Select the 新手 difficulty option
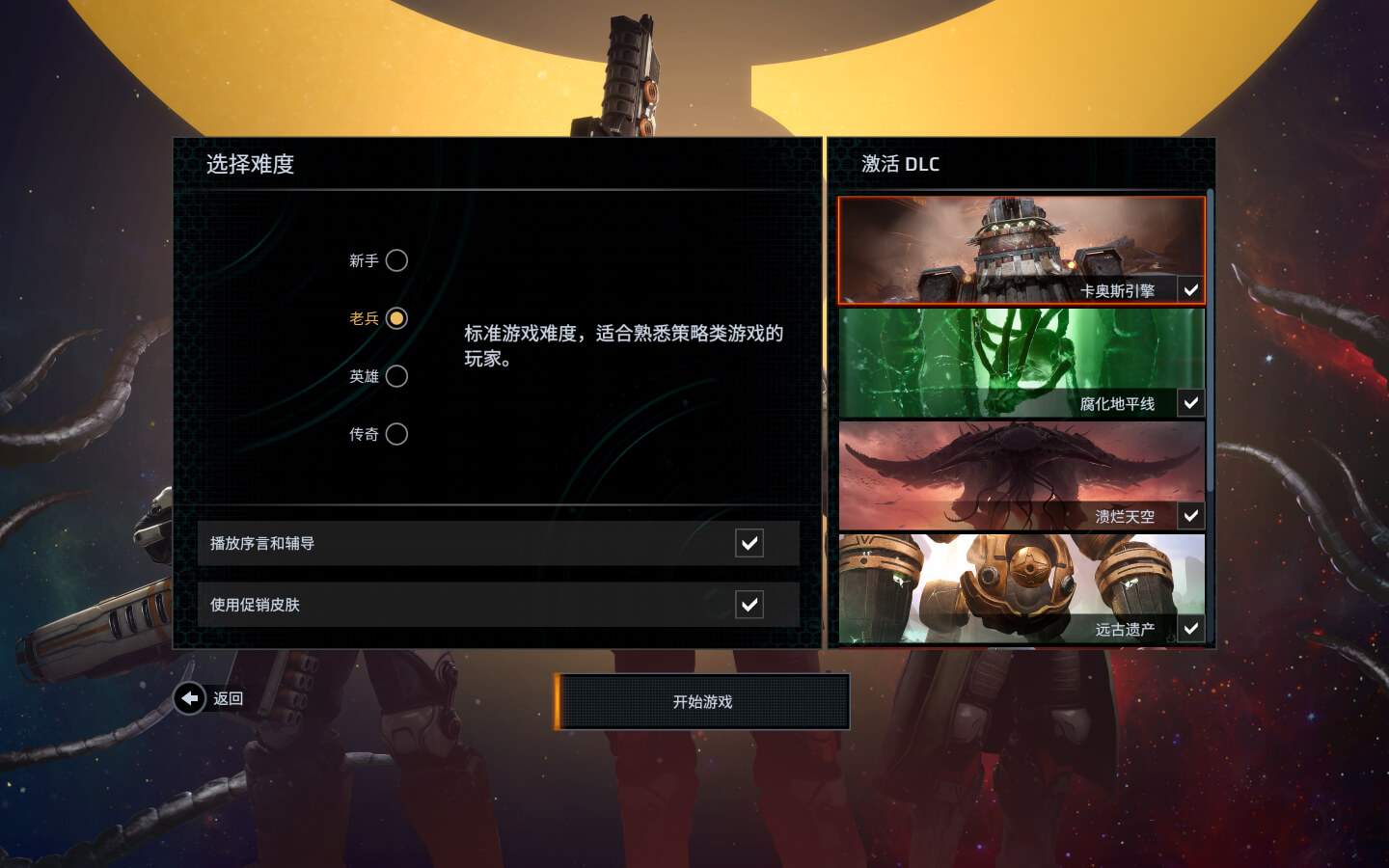The height and width of the screenshot is (868, 1389). point(396,260)
